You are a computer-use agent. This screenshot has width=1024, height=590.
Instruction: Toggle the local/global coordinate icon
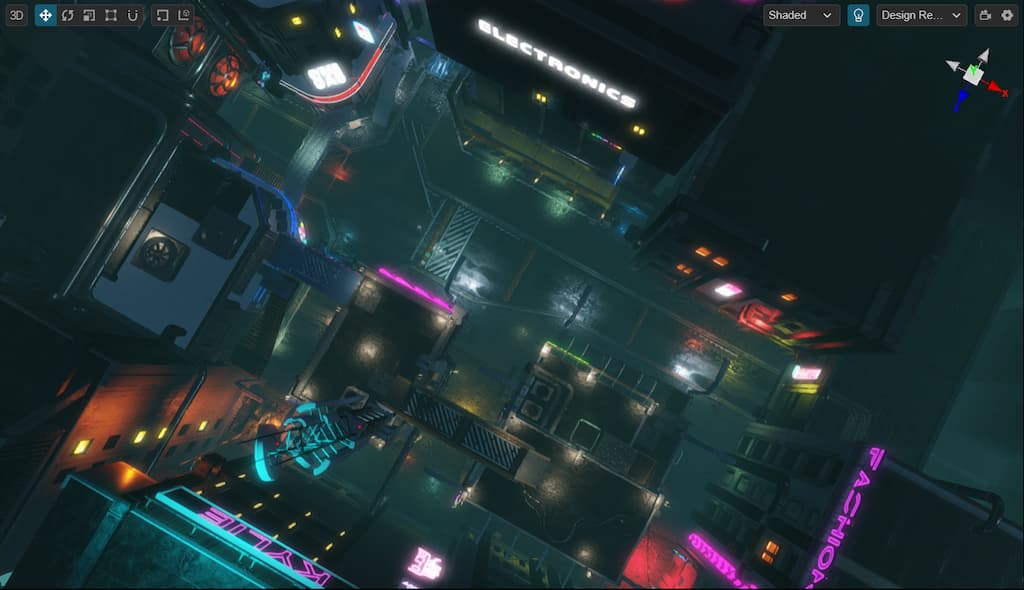tap(184, 15)
